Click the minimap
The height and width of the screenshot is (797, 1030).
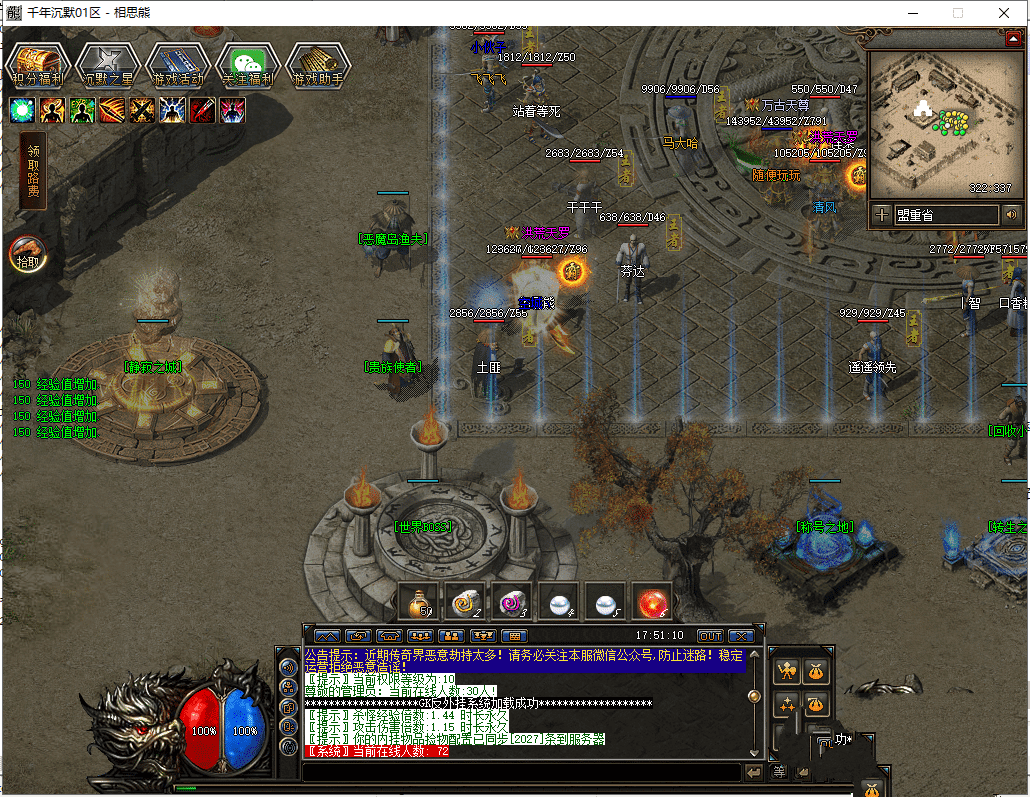(945, 123)
